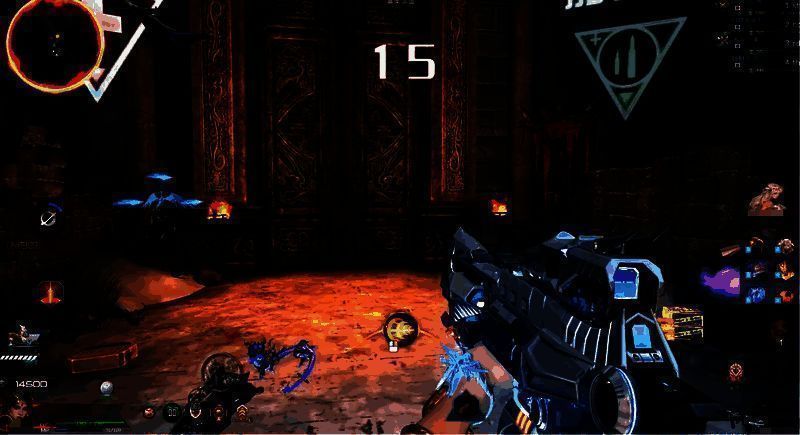Select the triangular bullets emblem
Screen dimensions: 800x435
[627, 62]
